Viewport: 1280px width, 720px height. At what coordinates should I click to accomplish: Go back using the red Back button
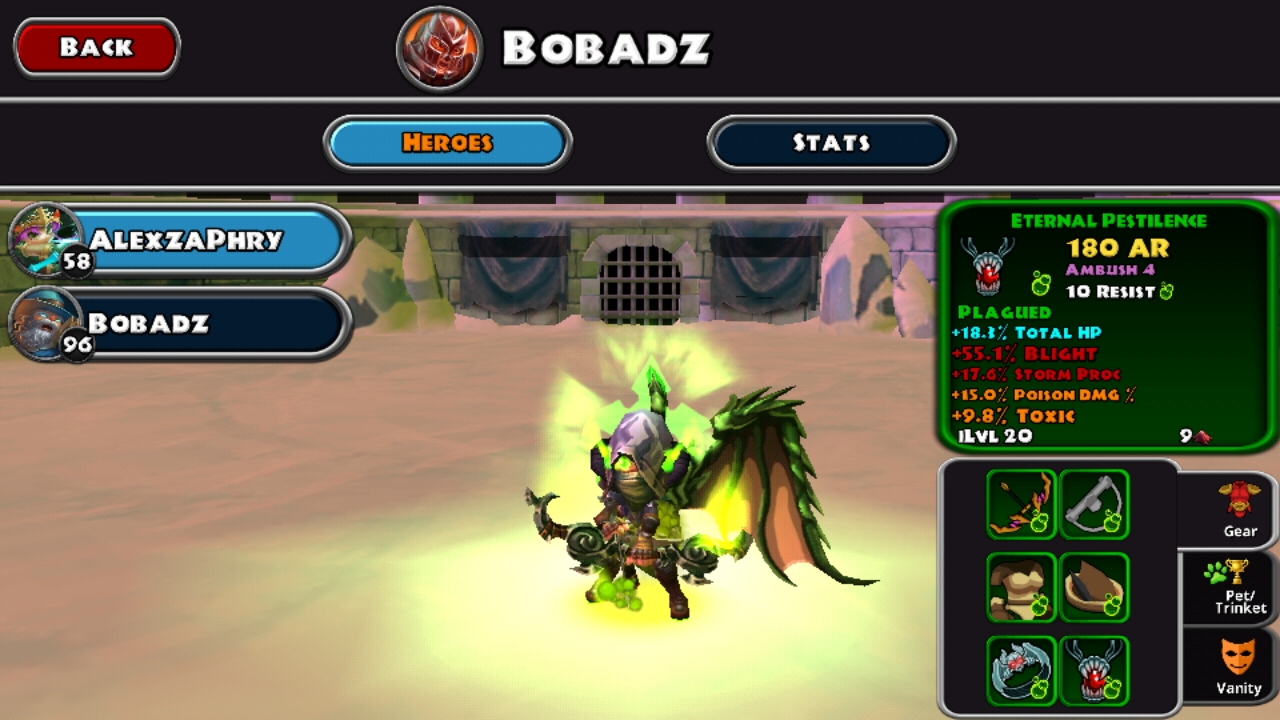coord(96,47)
